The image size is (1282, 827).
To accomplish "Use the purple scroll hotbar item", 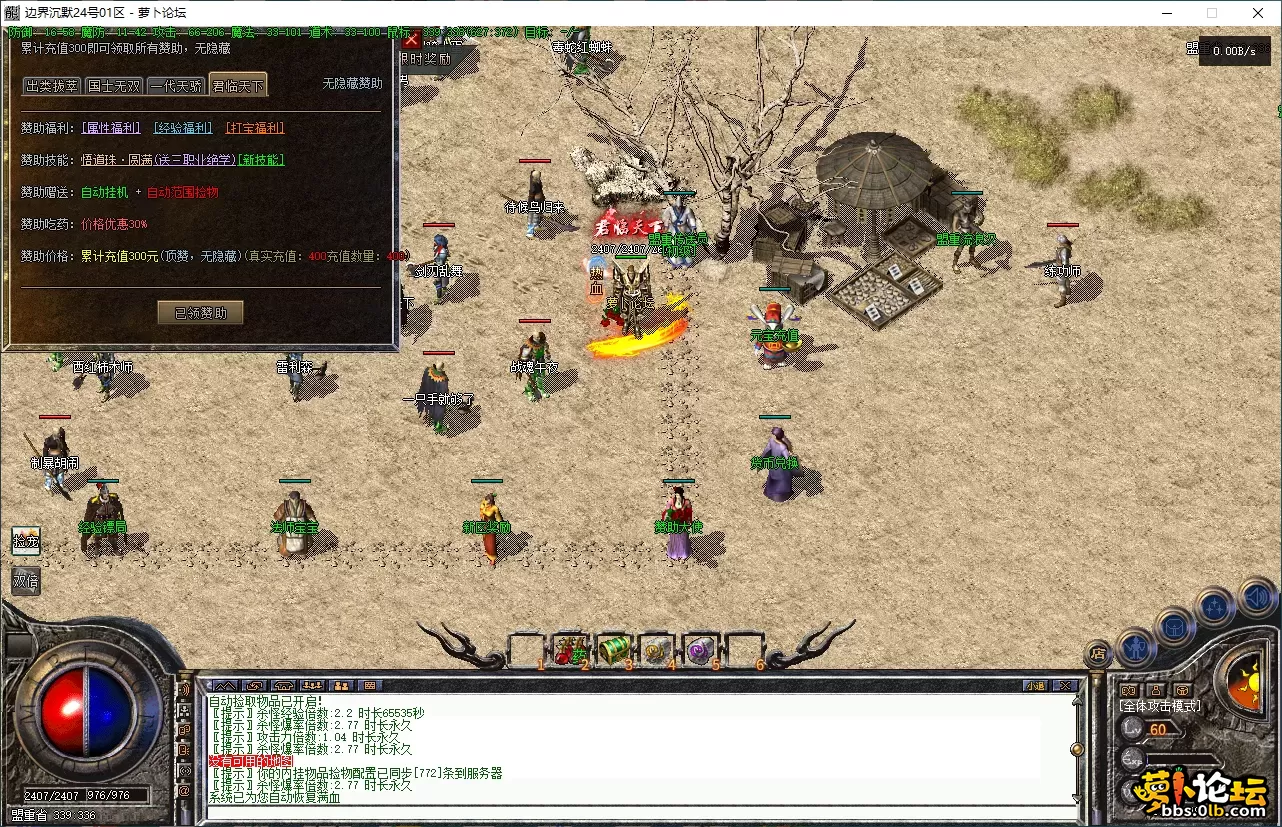I will pyautogui.click(x=700, y=650).
